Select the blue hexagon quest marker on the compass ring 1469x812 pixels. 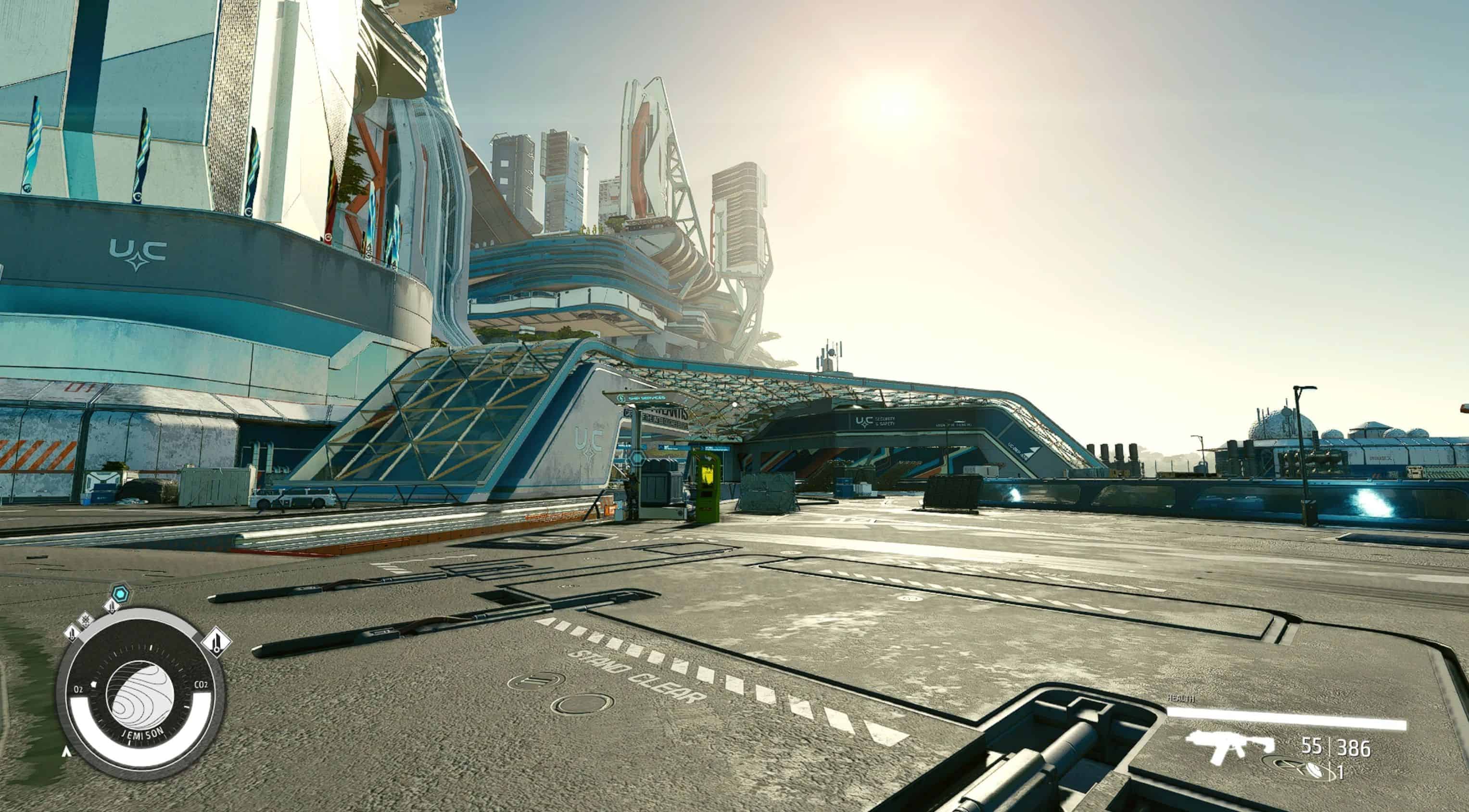(x=120, y=594)
